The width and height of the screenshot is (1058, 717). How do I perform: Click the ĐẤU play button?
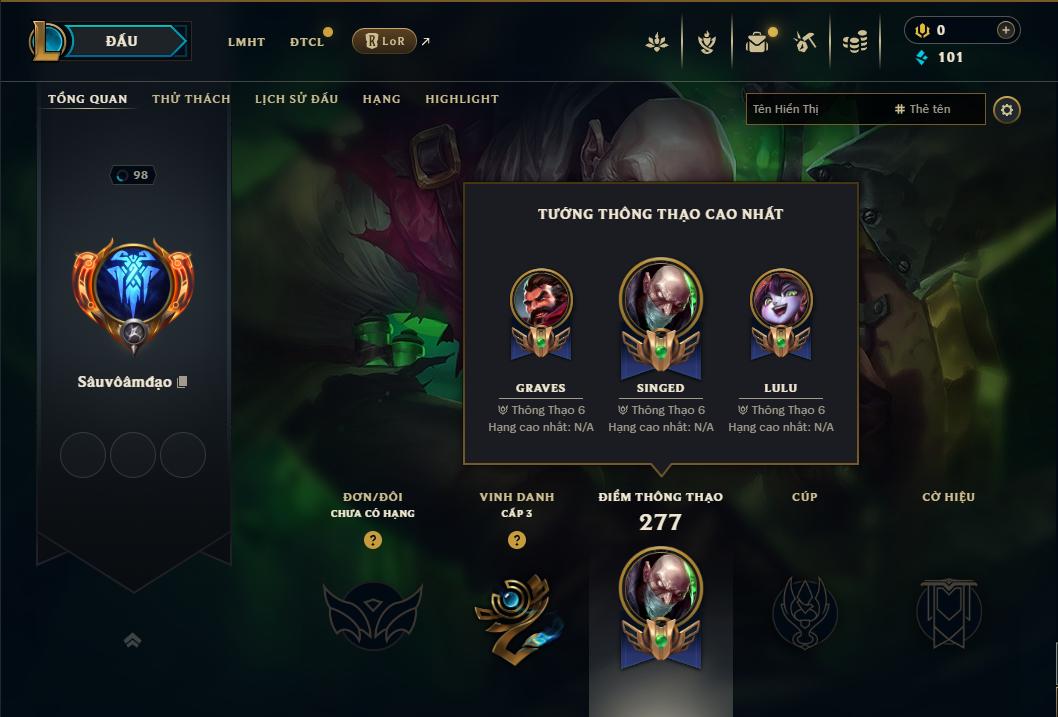tap(122, 41)
